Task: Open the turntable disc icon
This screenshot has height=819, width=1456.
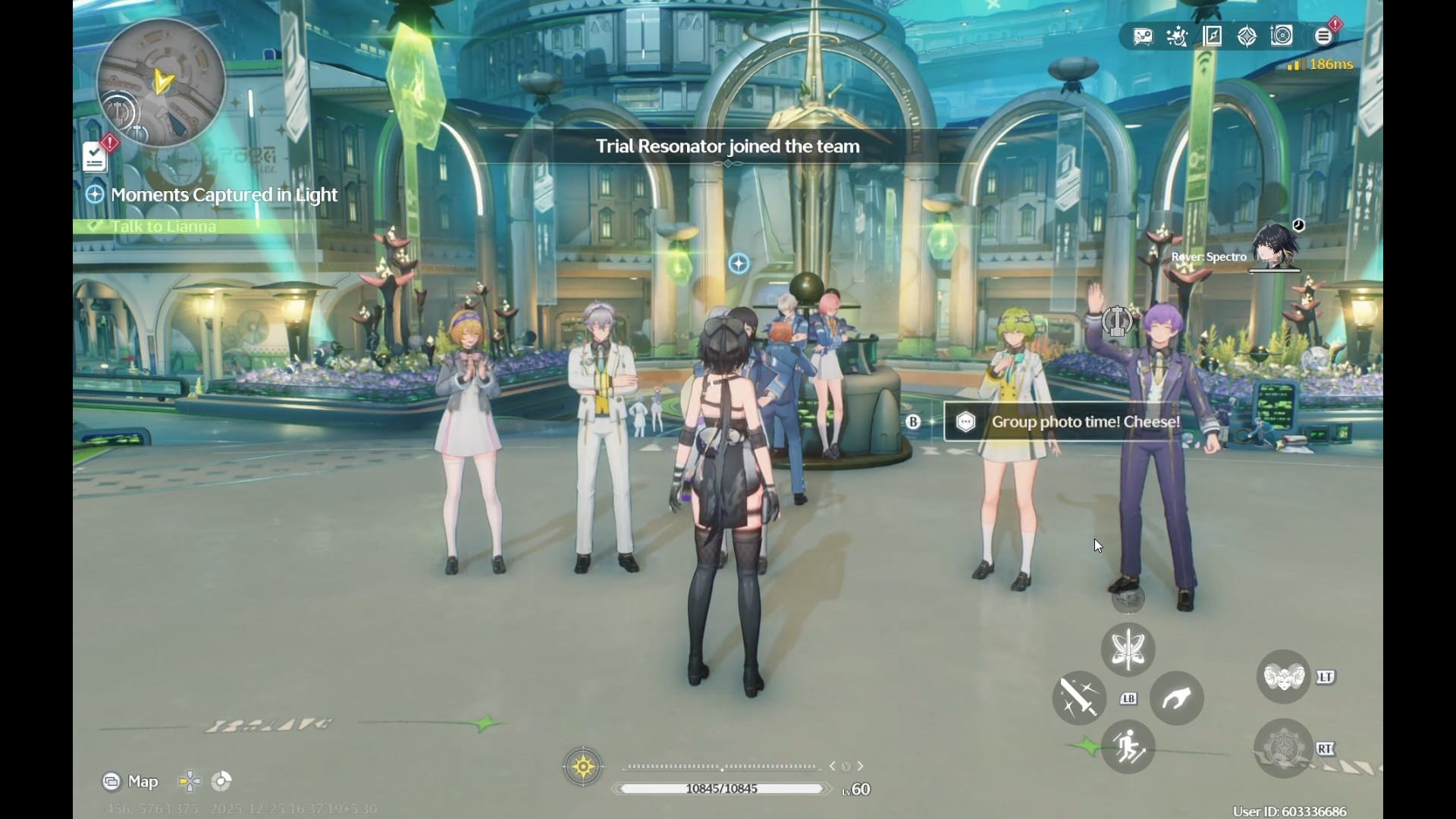Action: [x=1282, y=36]
